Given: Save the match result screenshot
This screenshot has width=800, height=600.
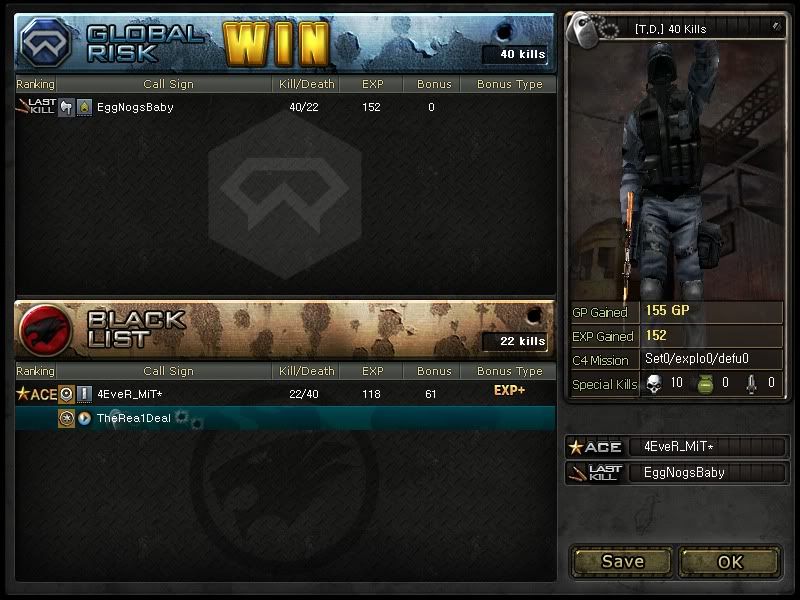Looking at the screenshot, I should point(622,561).
